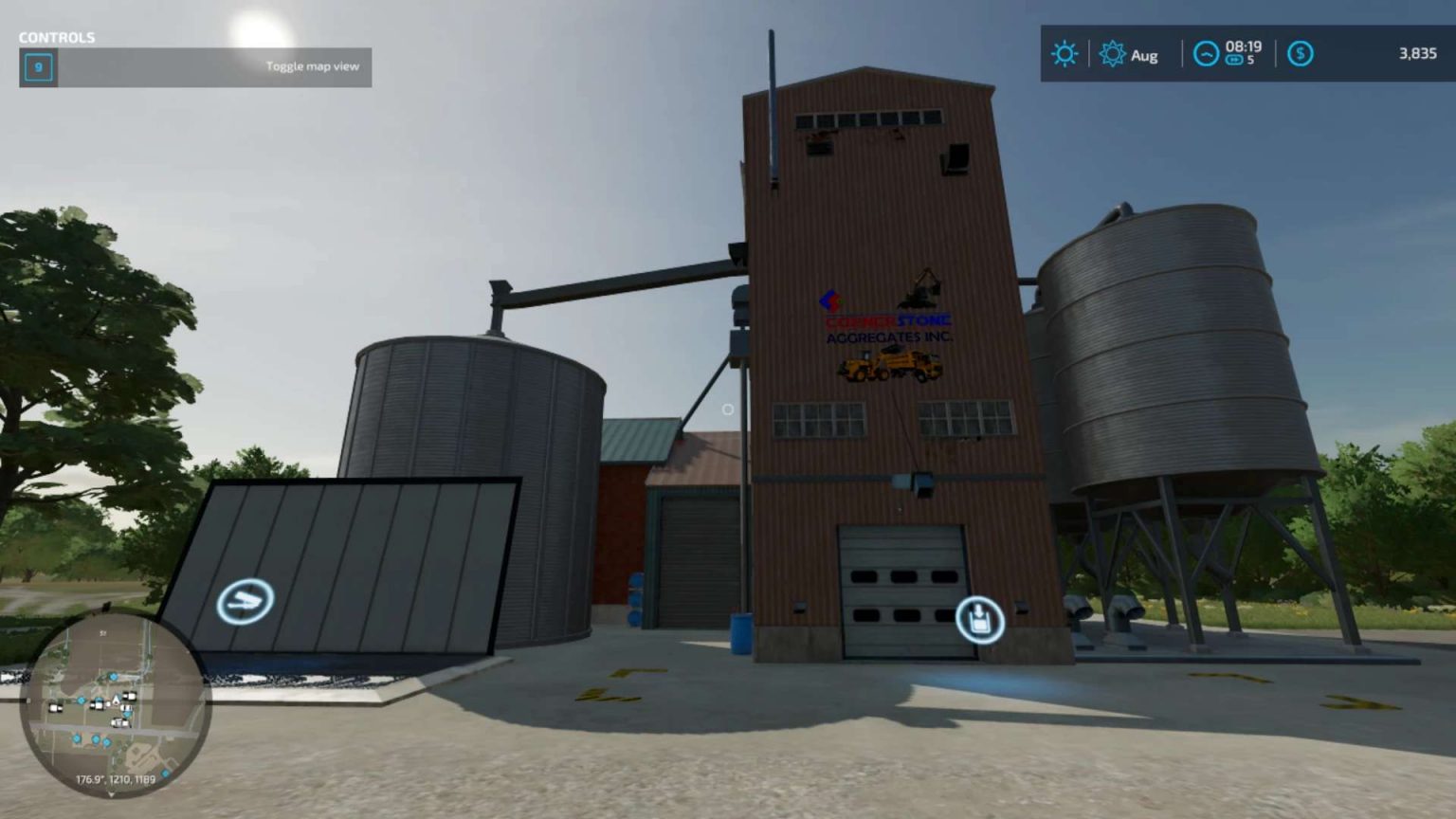1456x819 pixels.
Task: Click the current weather sun icon
Action: click(x=1064, y=53)
